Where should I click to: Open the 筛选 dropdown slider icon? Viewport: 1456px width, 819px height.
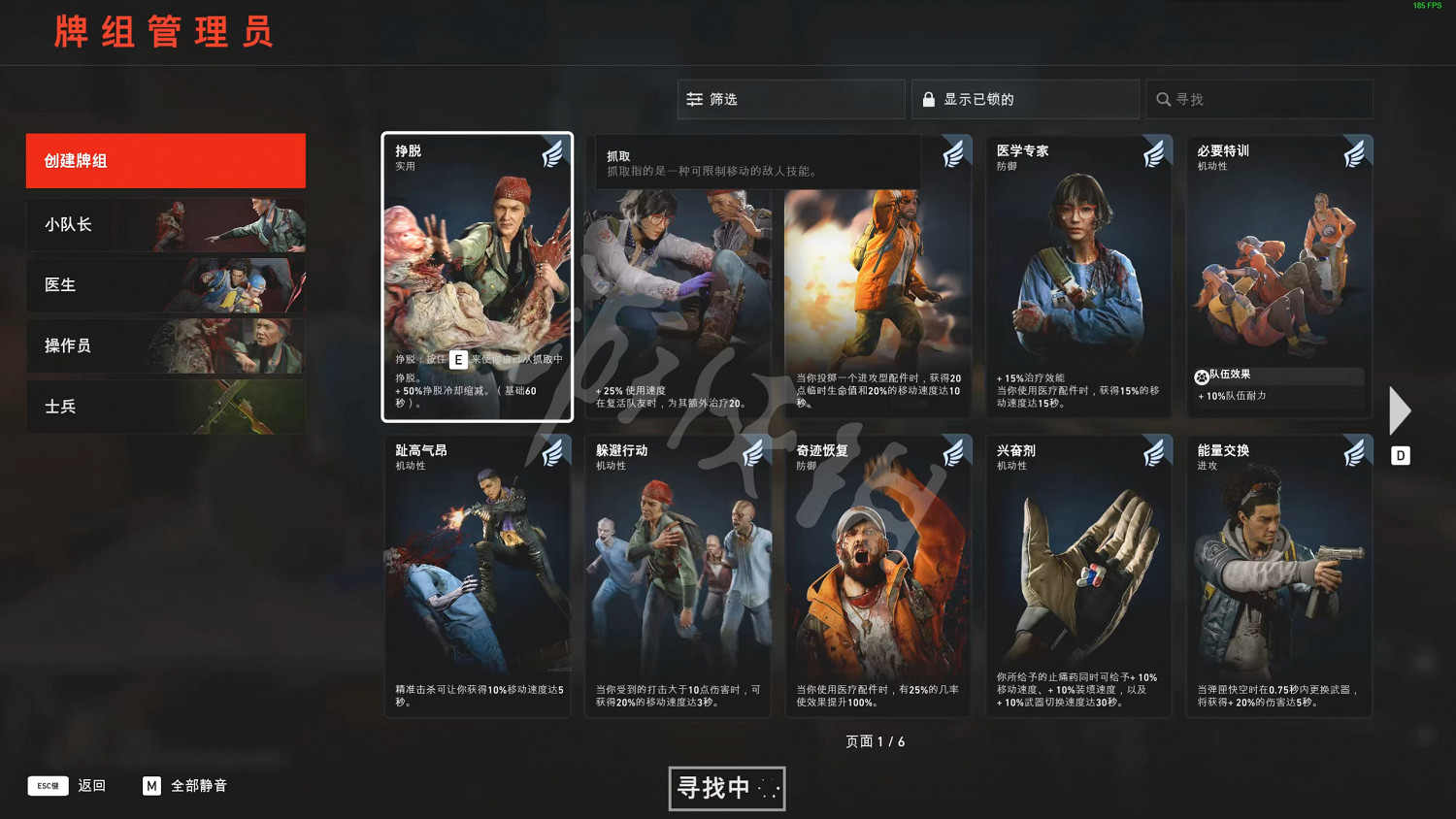[695, 98]
